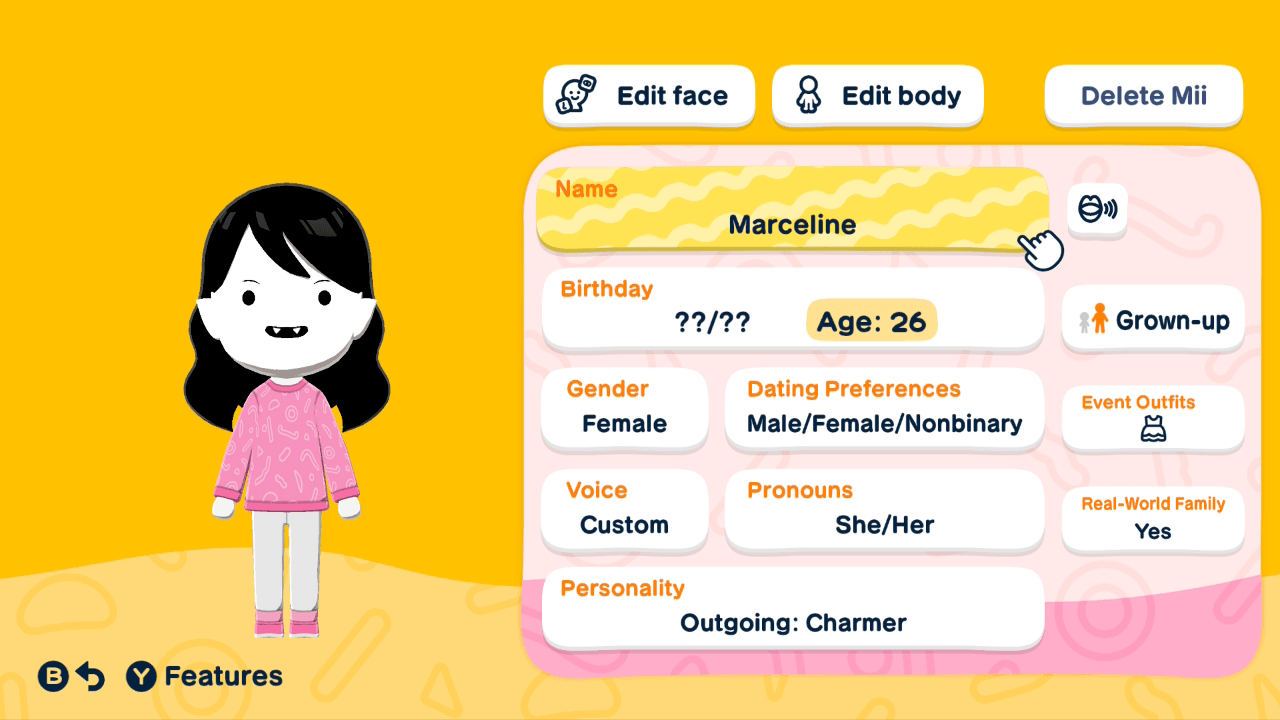Toggle Real-World Family setting

[1152, 520]
